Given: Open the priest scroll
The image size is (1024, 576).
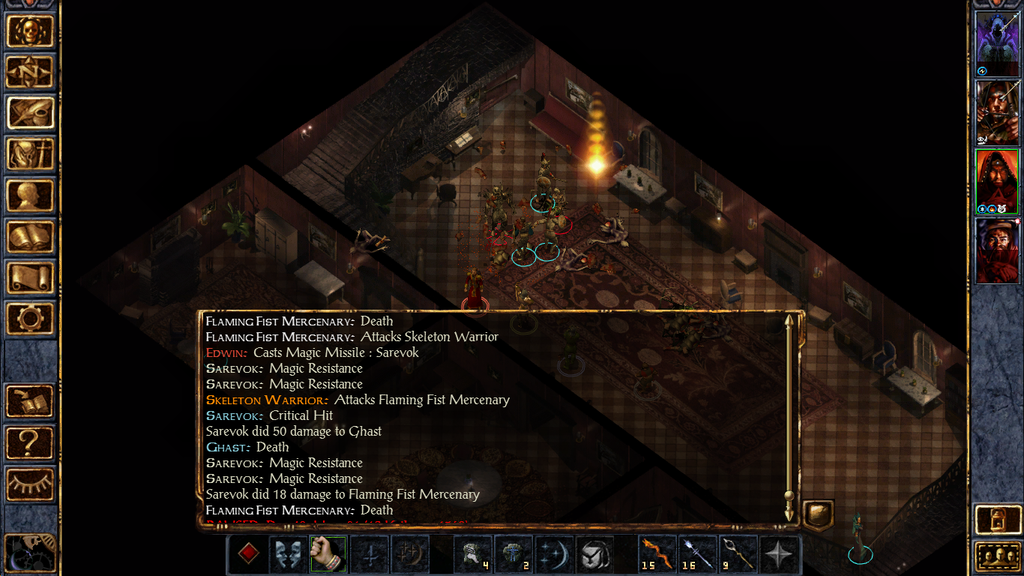Looking at the screenshot, I should click(30, 277).
